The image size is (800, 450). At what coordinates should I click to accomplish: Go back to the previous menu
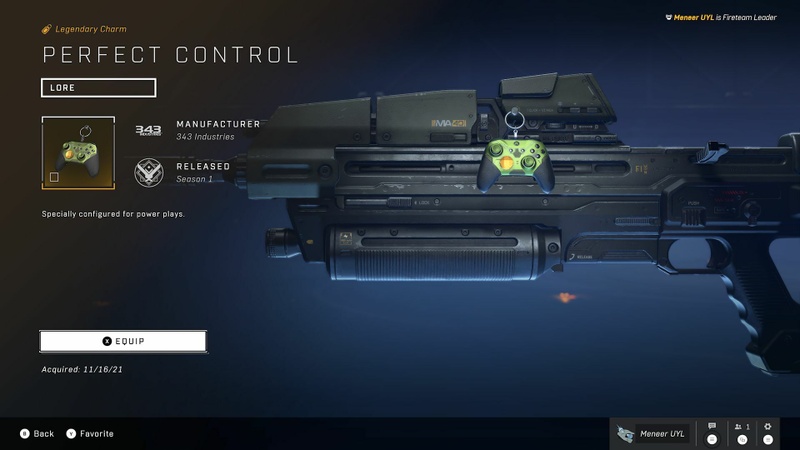(36, 434)
